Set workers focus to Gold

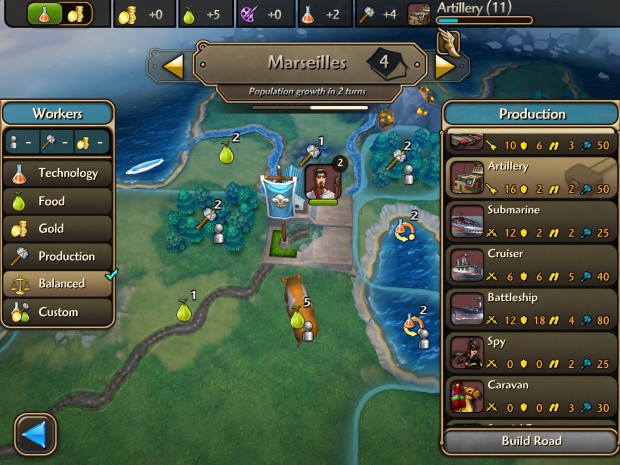pos(58,229)
